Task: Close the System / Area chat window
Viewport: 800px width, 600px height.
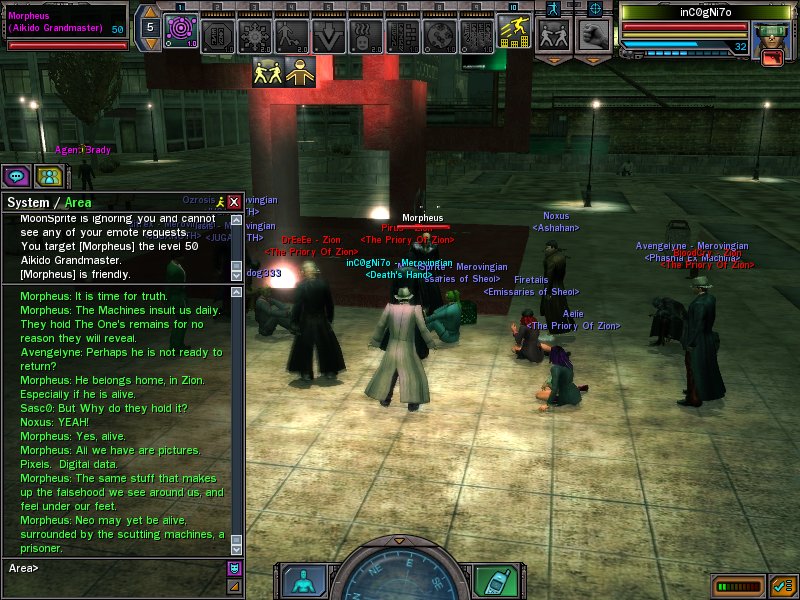Action: pyautogui.click(x=234, y=201)
